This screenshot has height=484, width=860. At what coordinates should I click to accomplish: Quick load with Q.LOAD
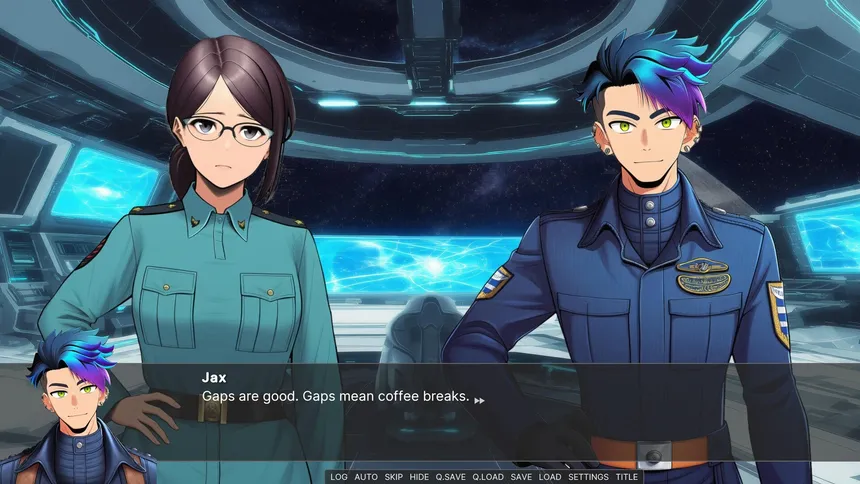488,477
